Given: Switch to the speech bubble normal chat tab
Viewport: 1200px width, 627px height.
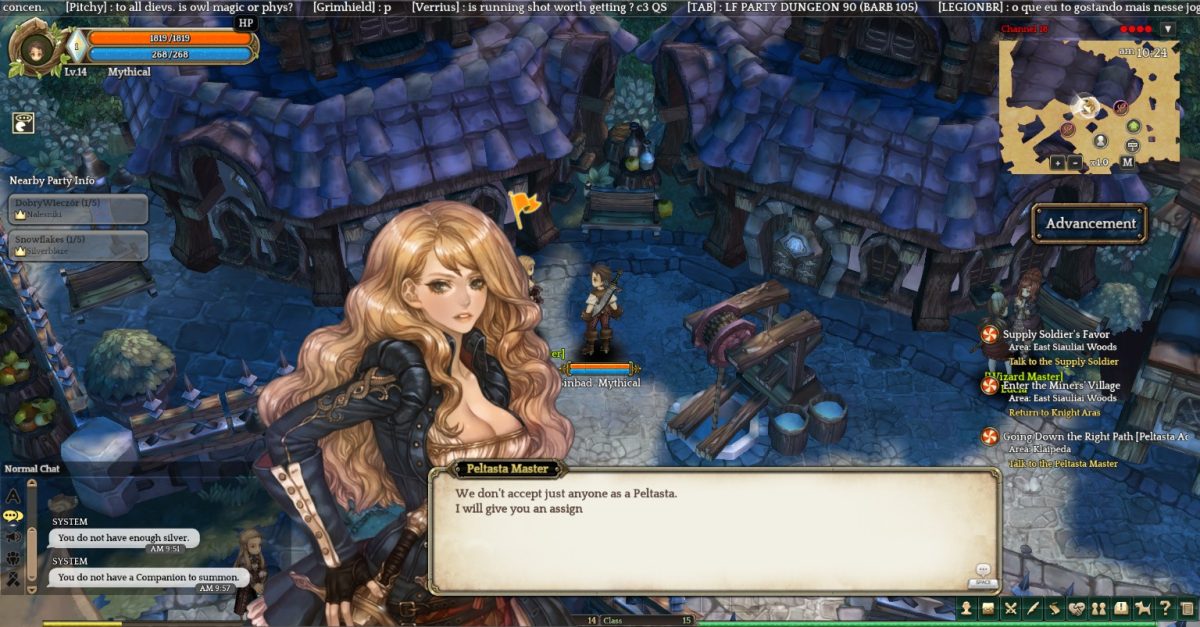Looking at the screenshot, I should coord(13,516).
